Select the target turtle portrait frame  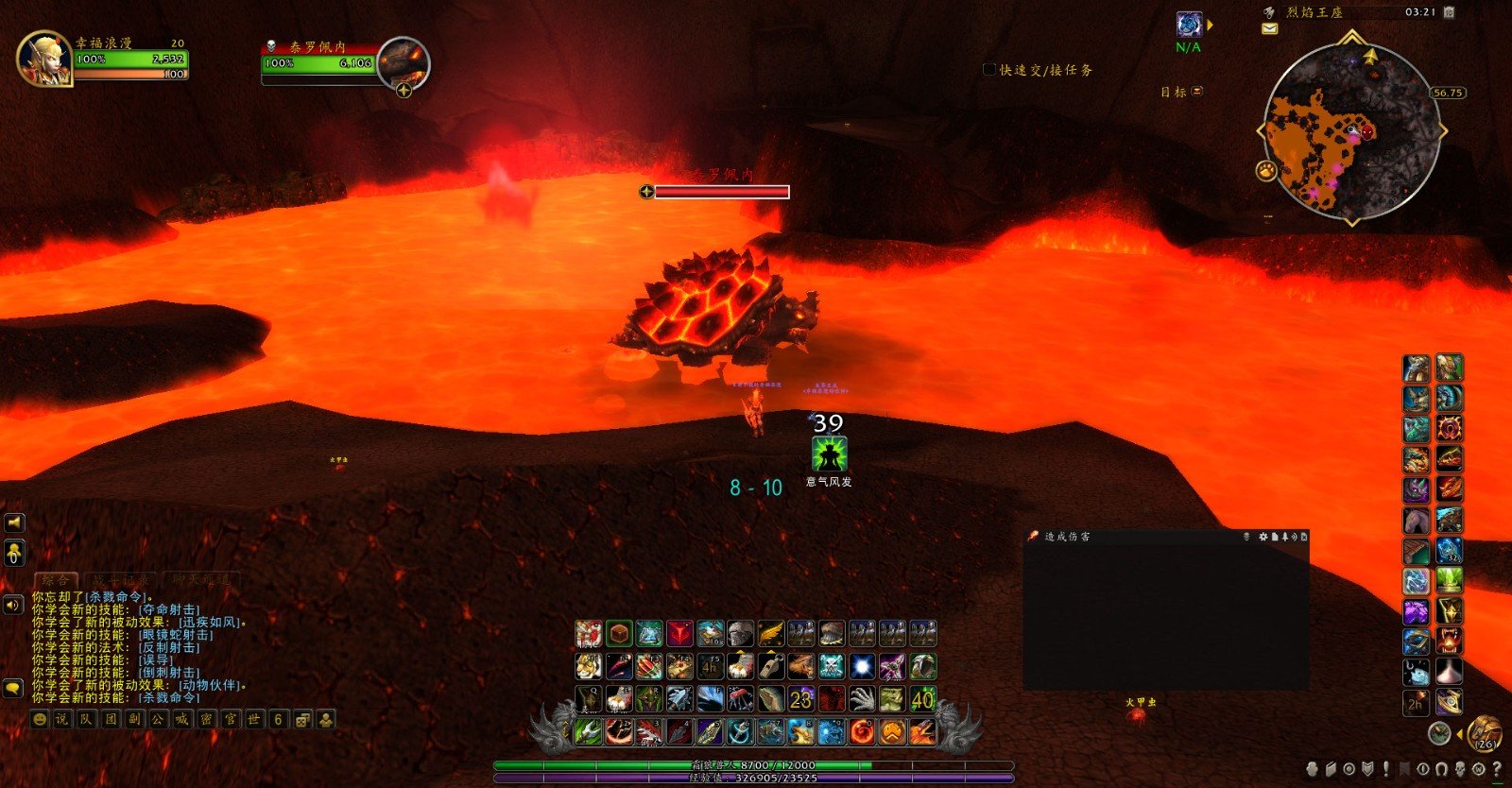coord(404,62)
